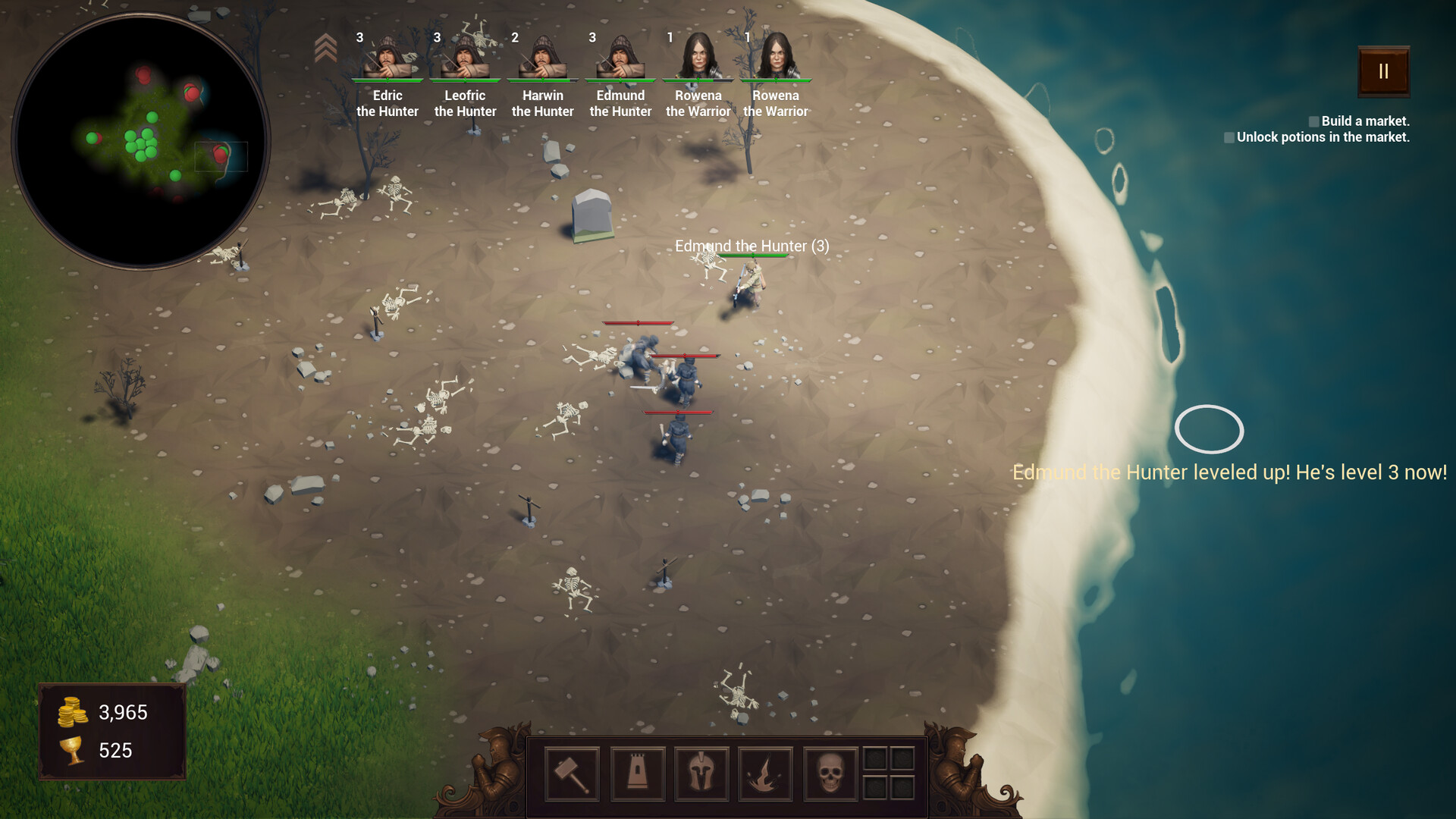The width and height of the screenshot is (1456, 819).
Task: Click the "Unlock potions in the market" objective
Action: tap(1323, 137)
